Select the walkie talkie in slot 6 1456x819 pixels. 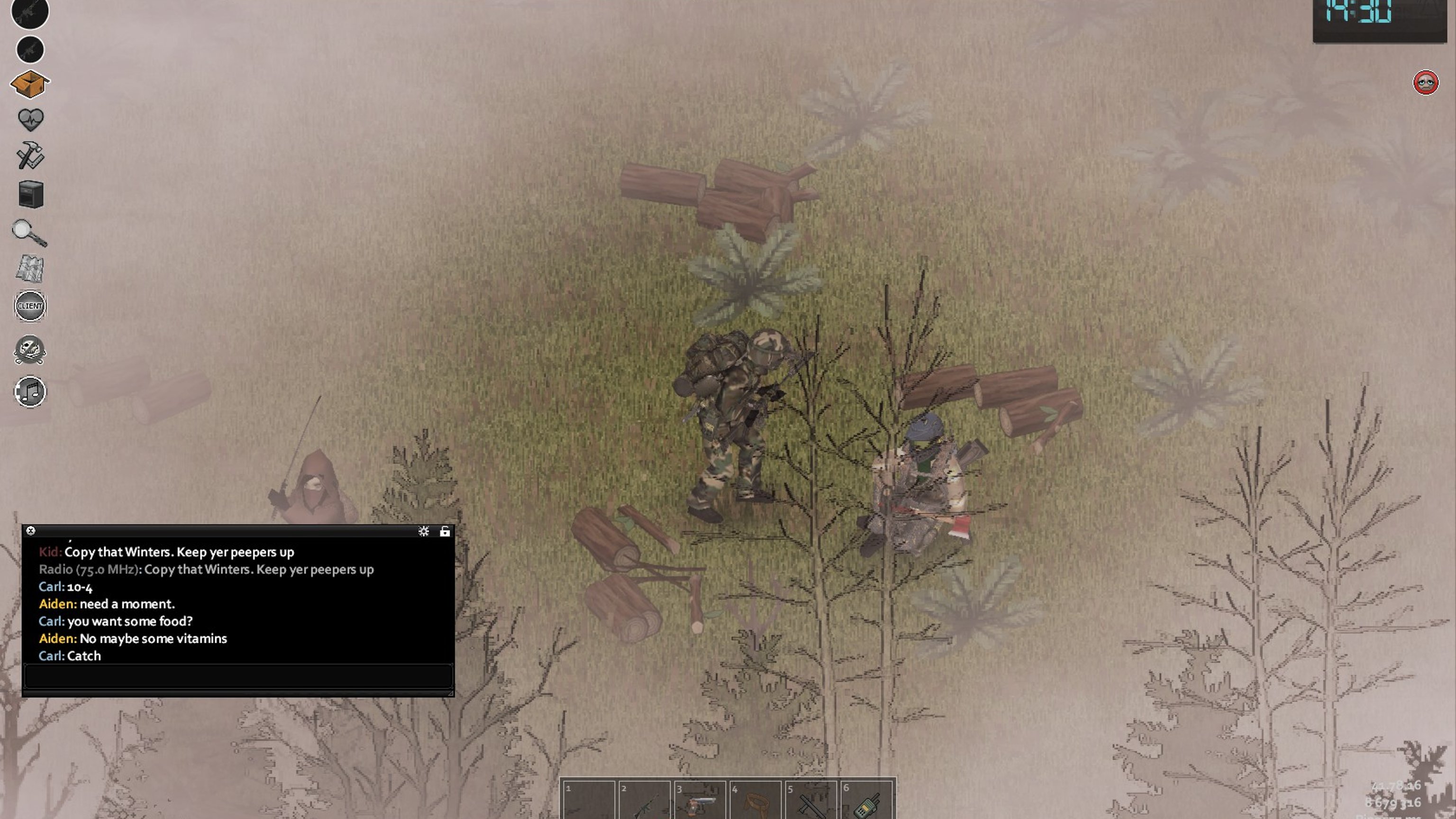click(x=866, y=801)
